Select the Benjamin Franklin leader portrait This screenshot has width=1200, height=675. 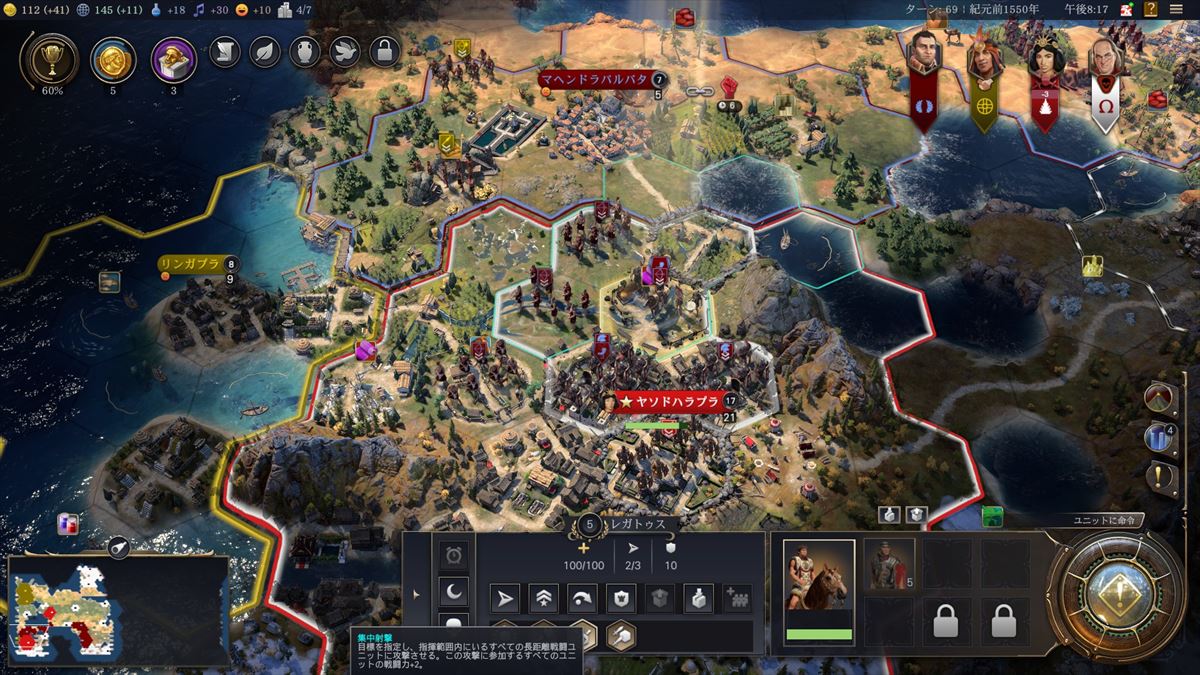(x=1103, y=58)
